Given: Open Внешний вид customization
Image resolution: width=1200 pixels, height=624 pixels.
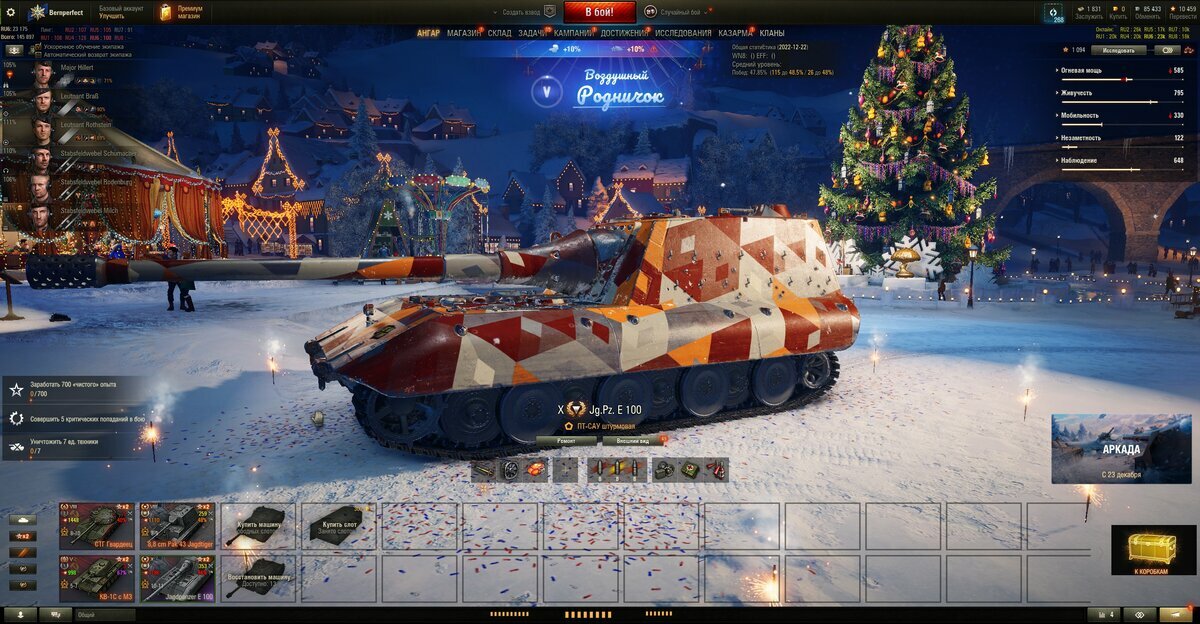Looking at the screenshot, I should (633, 440).
